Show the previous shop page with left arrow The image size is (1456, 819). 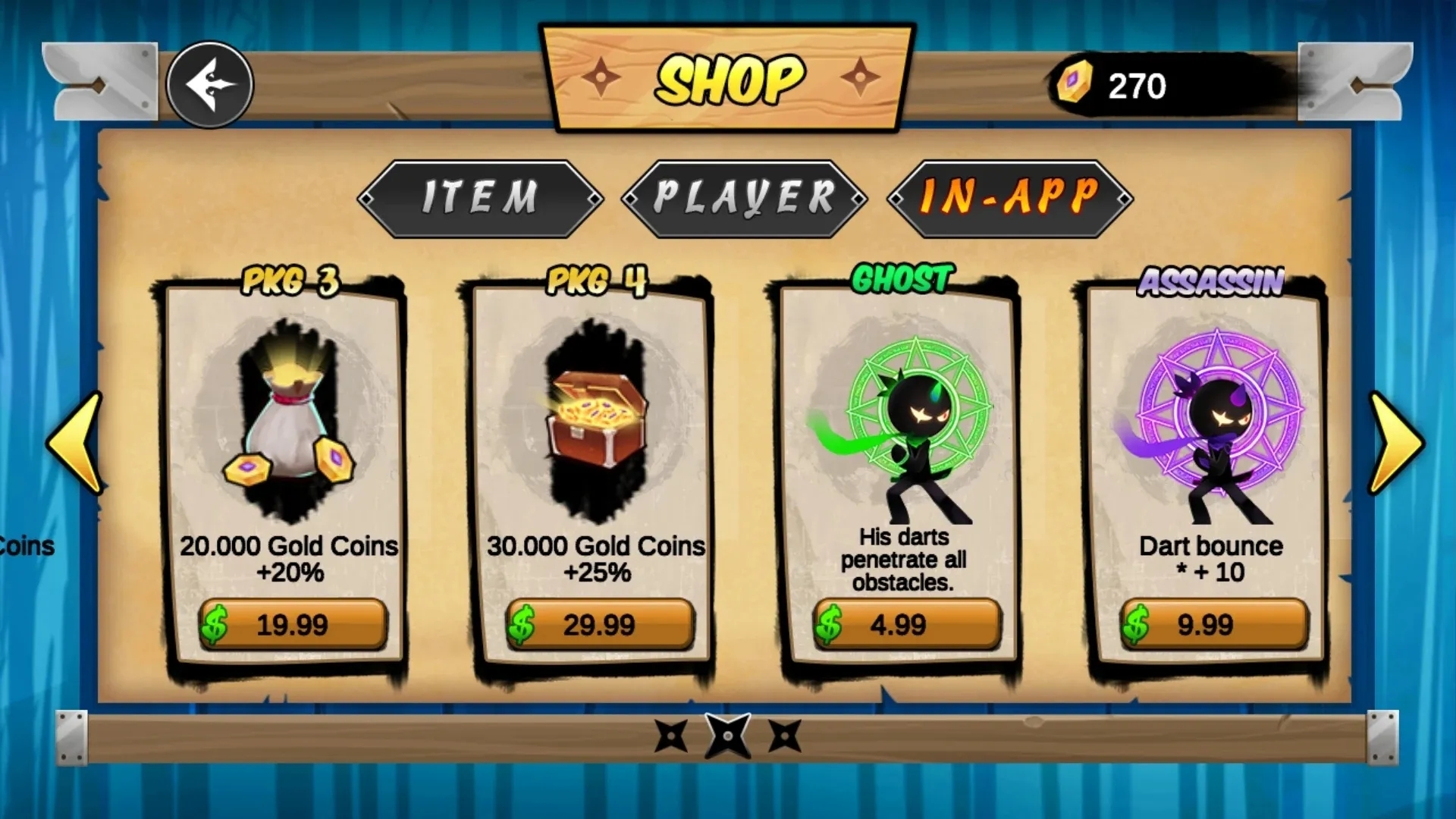point(76,444)
